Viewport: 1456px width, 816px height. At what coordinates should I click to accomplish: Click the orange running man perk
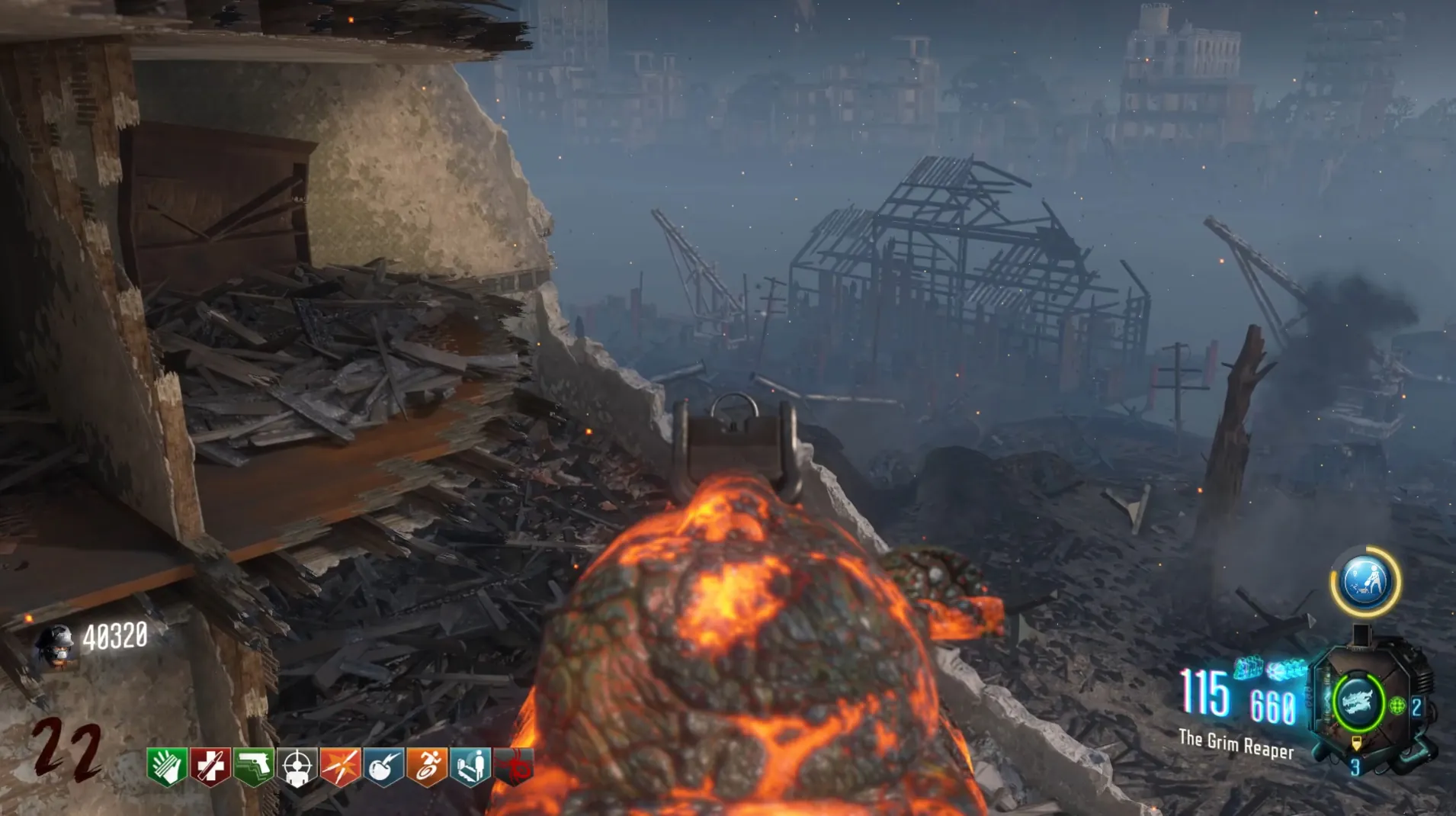click(427, 766)
